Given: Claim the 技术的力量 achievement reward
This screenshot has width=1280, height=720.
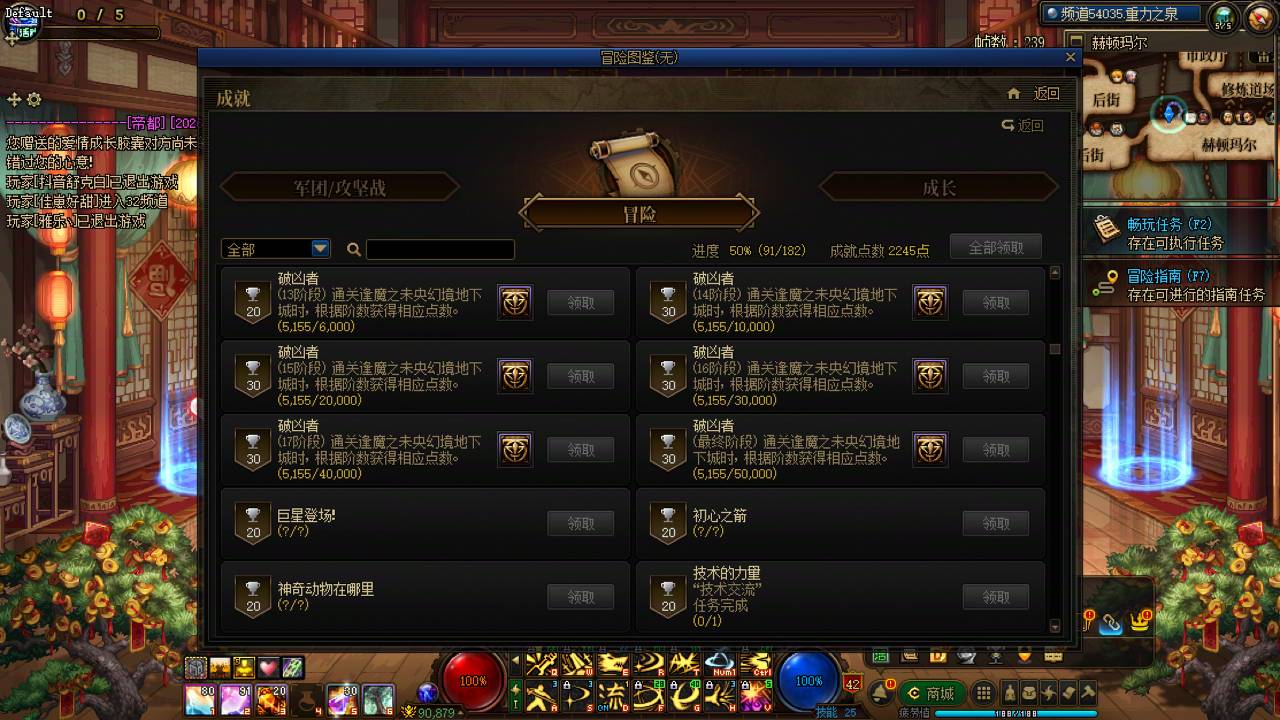Looking at the screenshot, I should pos(995,596).
